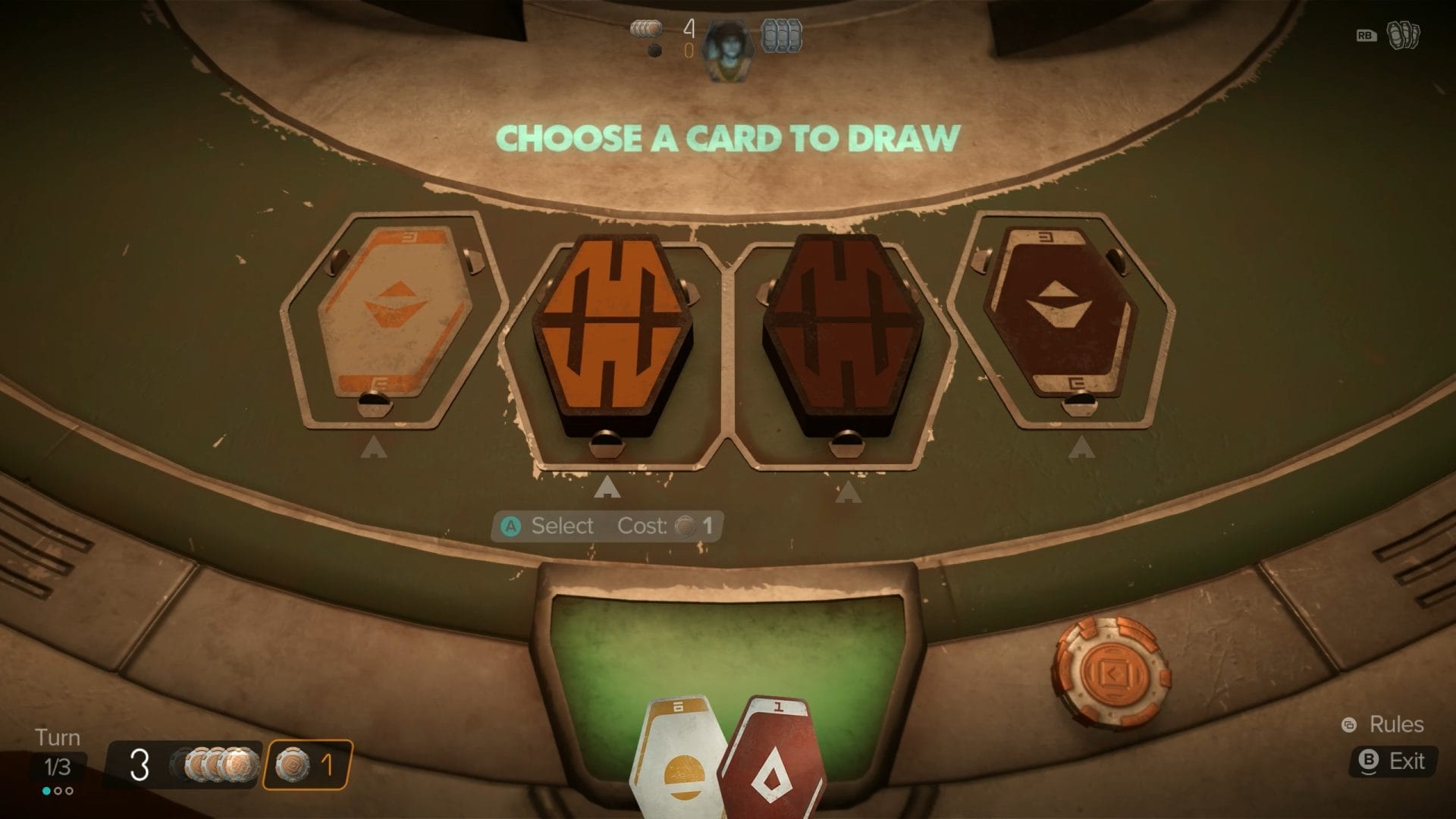Viewport: 1456px width, 819px height.
Task: Select the red blood card in hand
Action: pos(775,762)
